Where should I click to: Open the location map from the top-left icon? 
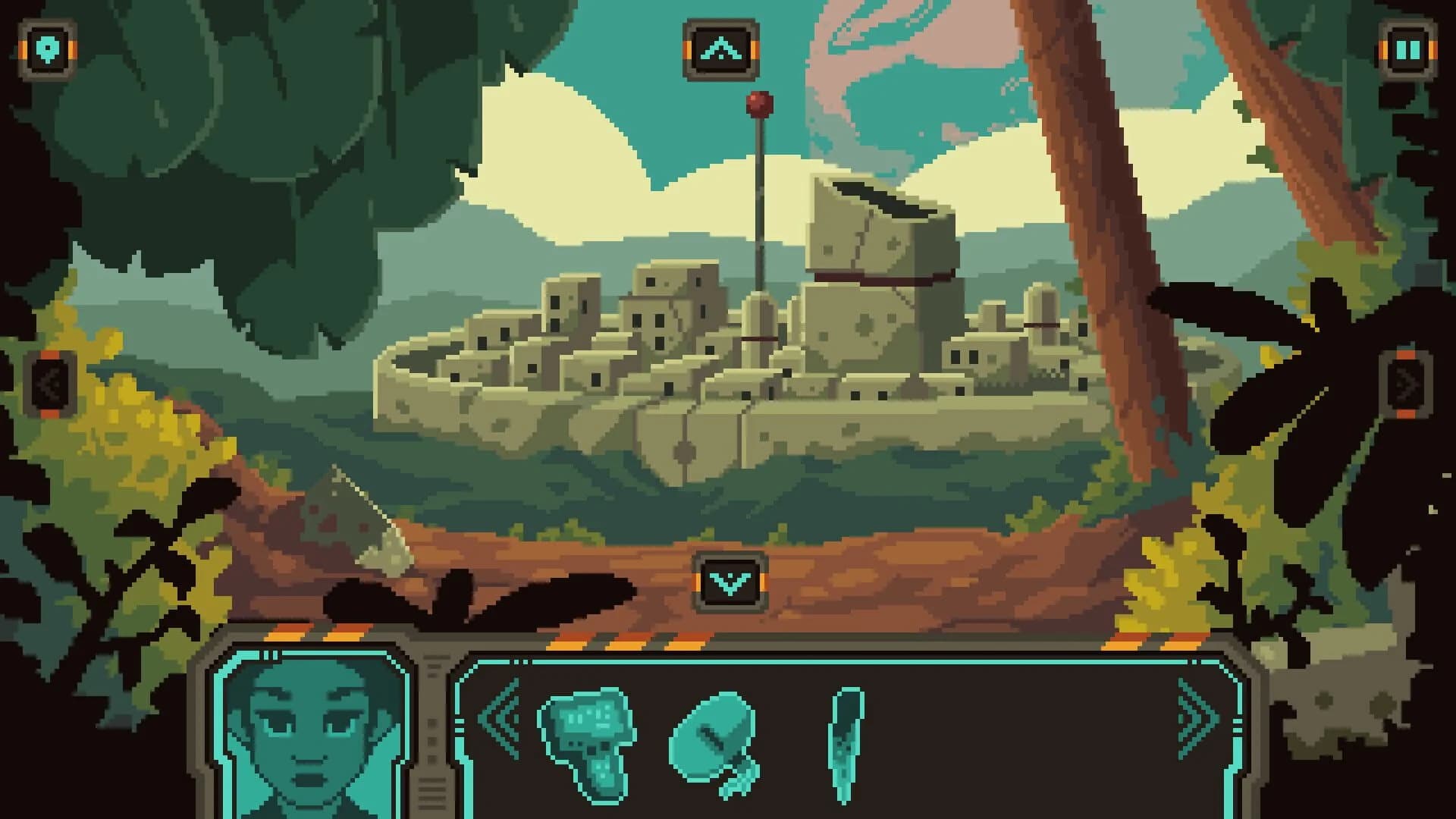[x=47, y=49]
